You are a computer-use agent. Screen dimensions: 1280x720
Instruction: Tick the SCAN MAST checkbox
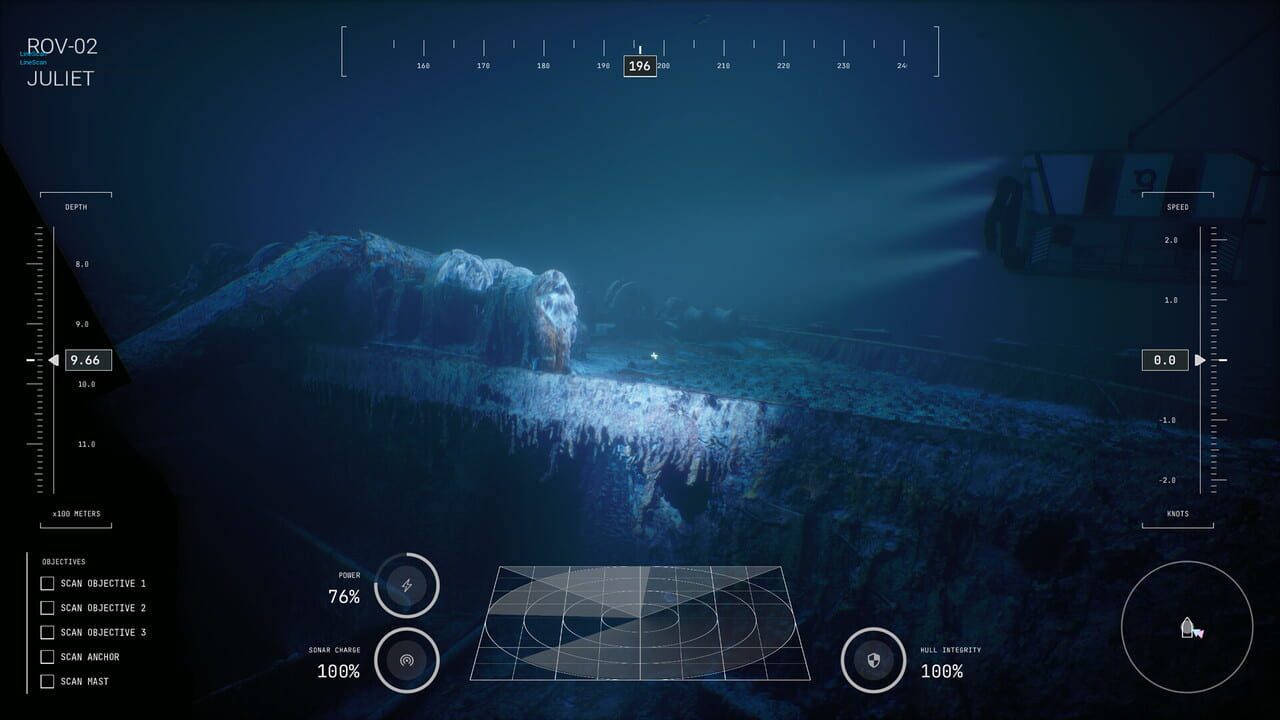tap(47, 681)
